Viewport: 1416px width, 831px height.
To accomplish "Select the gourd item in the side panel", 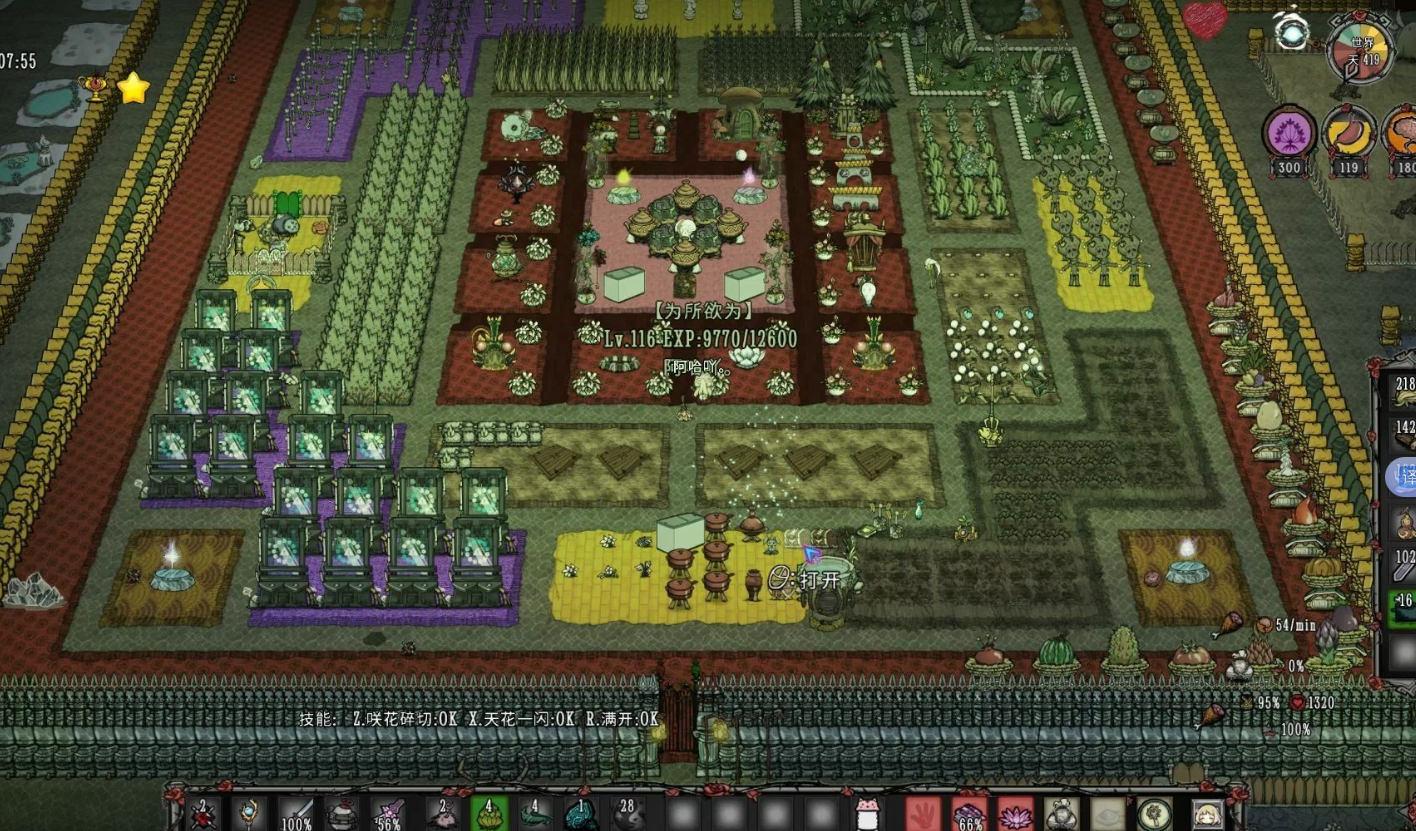I will 1404,522.
